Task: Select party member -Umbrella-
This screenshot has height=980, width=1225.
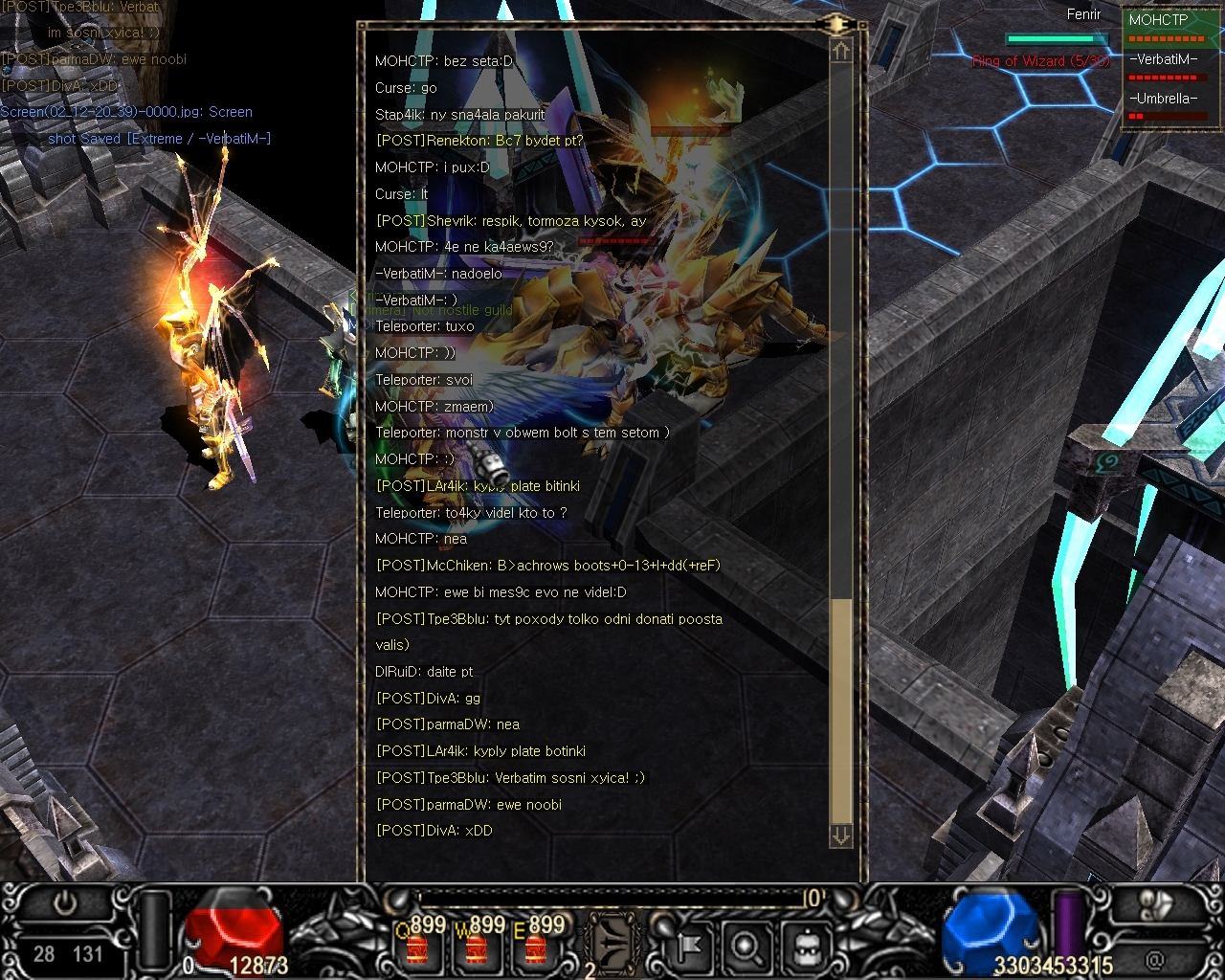Action: click(x=1163, y=99)
